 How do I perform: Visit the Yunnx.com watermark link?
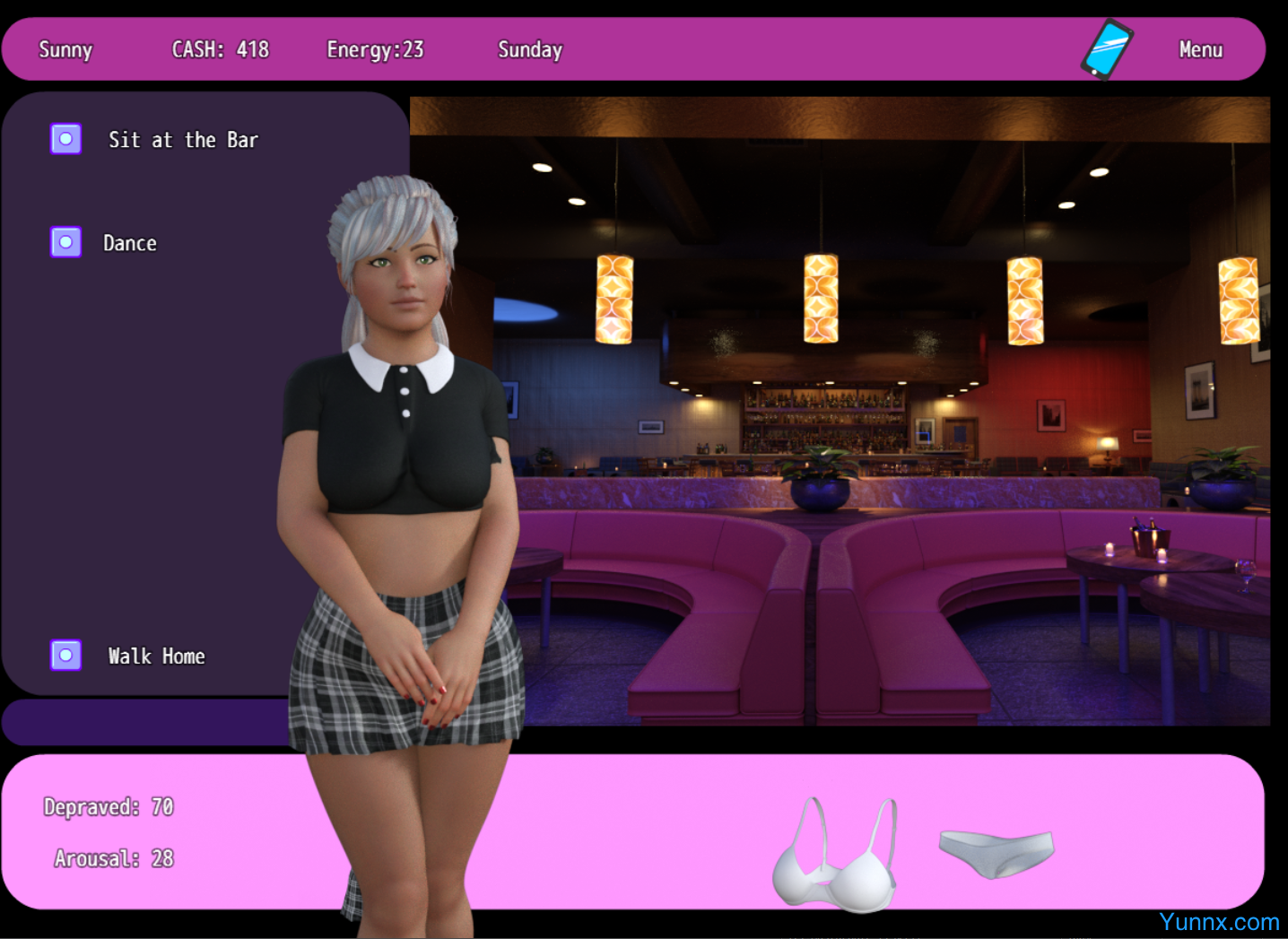pyautogui.click(x=1218, y=922)
